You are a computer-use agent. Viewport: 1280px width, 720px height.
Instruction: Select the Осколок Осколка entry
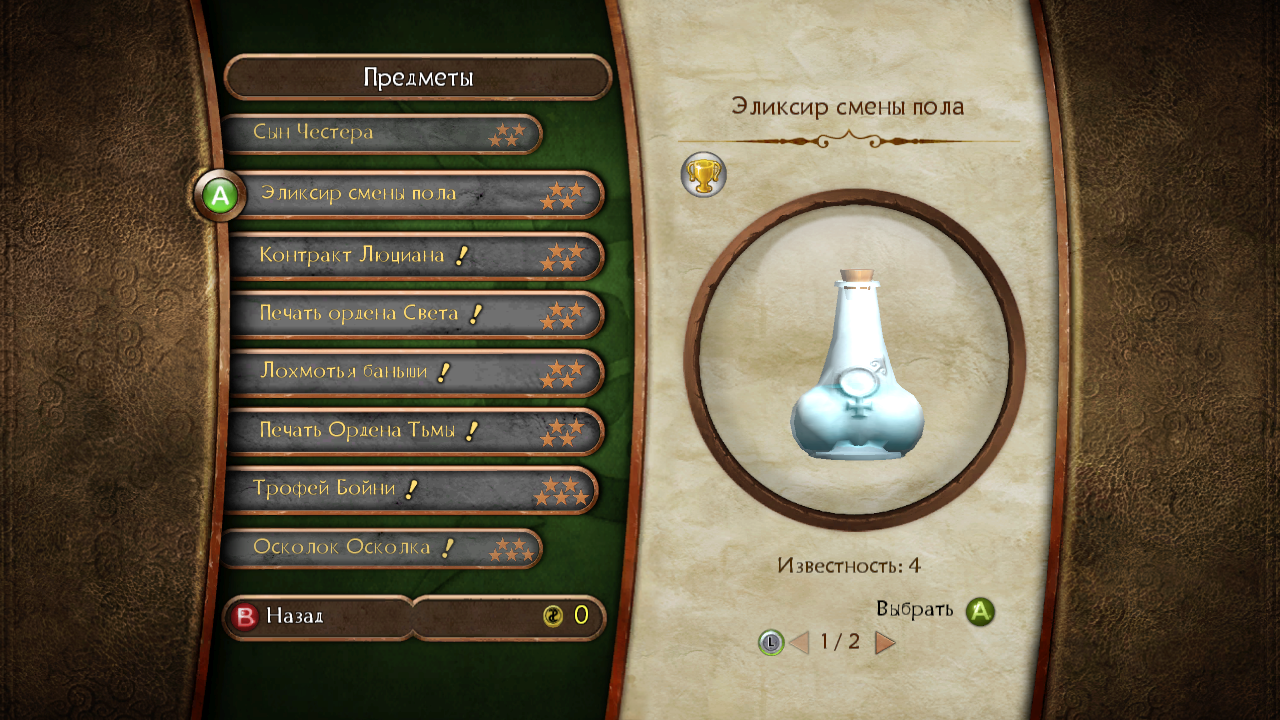click(380, 548)
